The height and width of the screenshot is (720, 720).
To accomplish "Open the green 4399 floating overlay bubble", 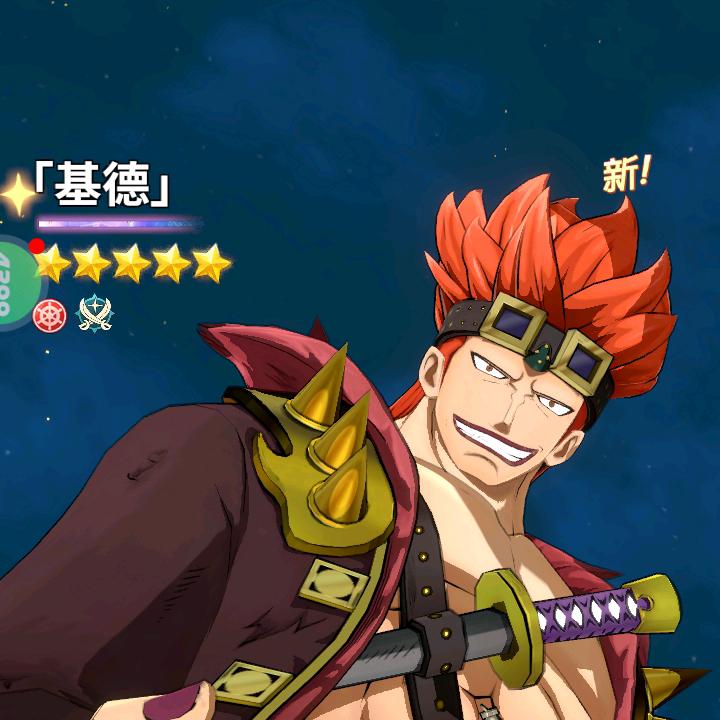I will (x=10, y=280).
